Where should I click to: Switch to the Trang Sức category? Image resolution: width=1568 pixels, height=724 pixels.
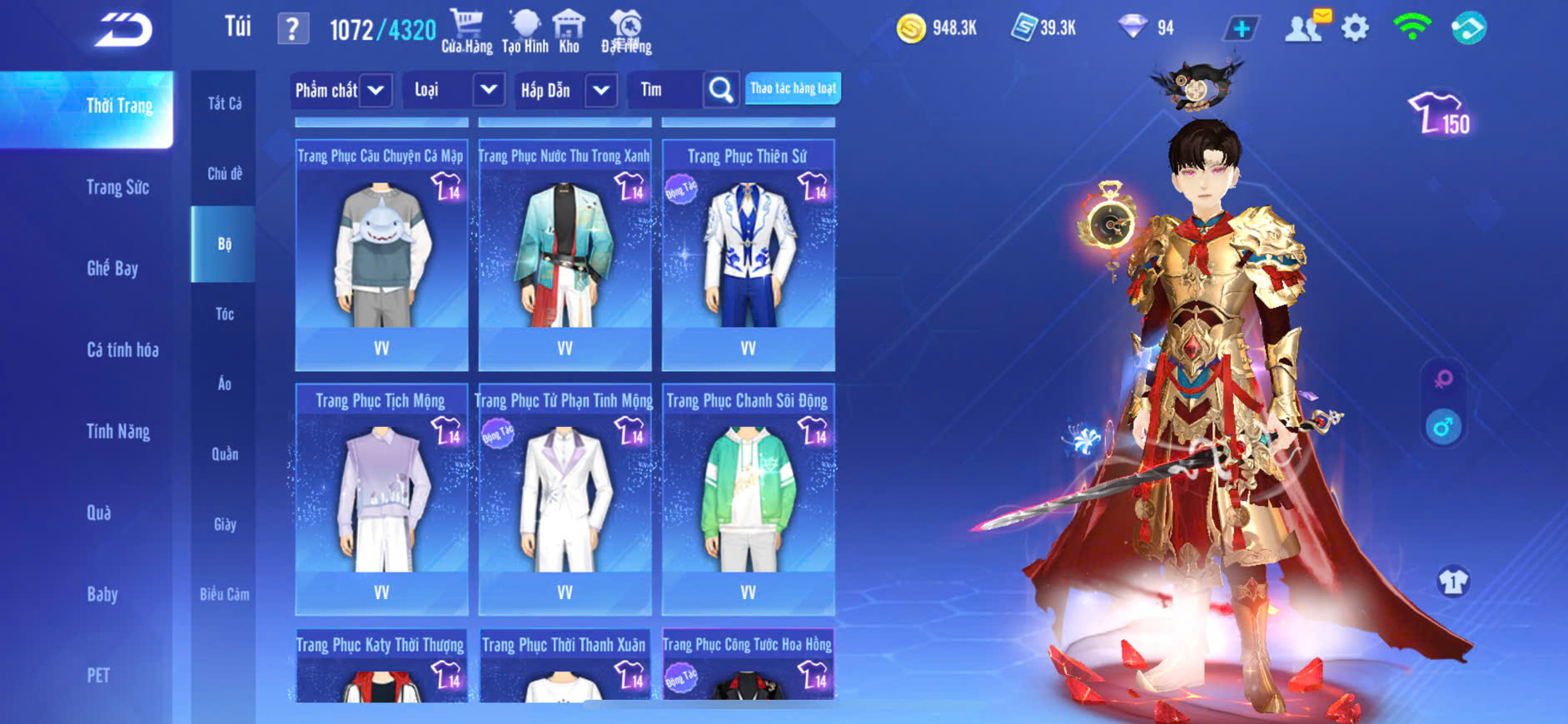pos(117,187)
